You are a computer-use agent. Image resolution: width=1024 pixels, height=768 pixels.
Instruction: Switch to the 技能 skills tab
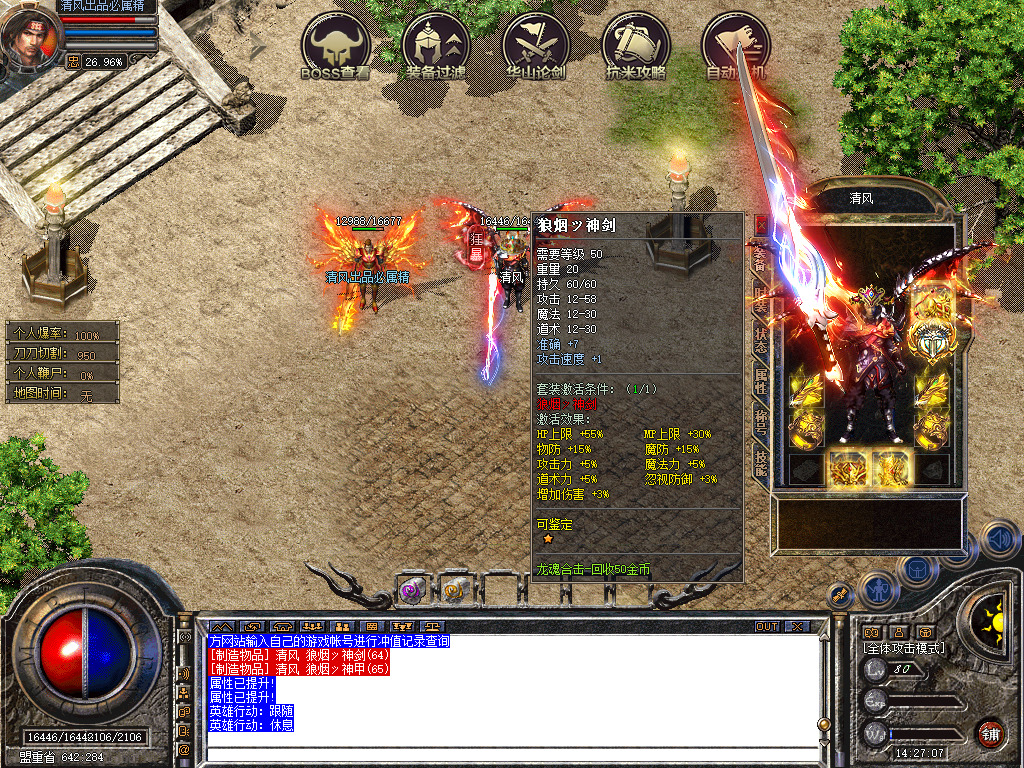(x=760, y=463)
